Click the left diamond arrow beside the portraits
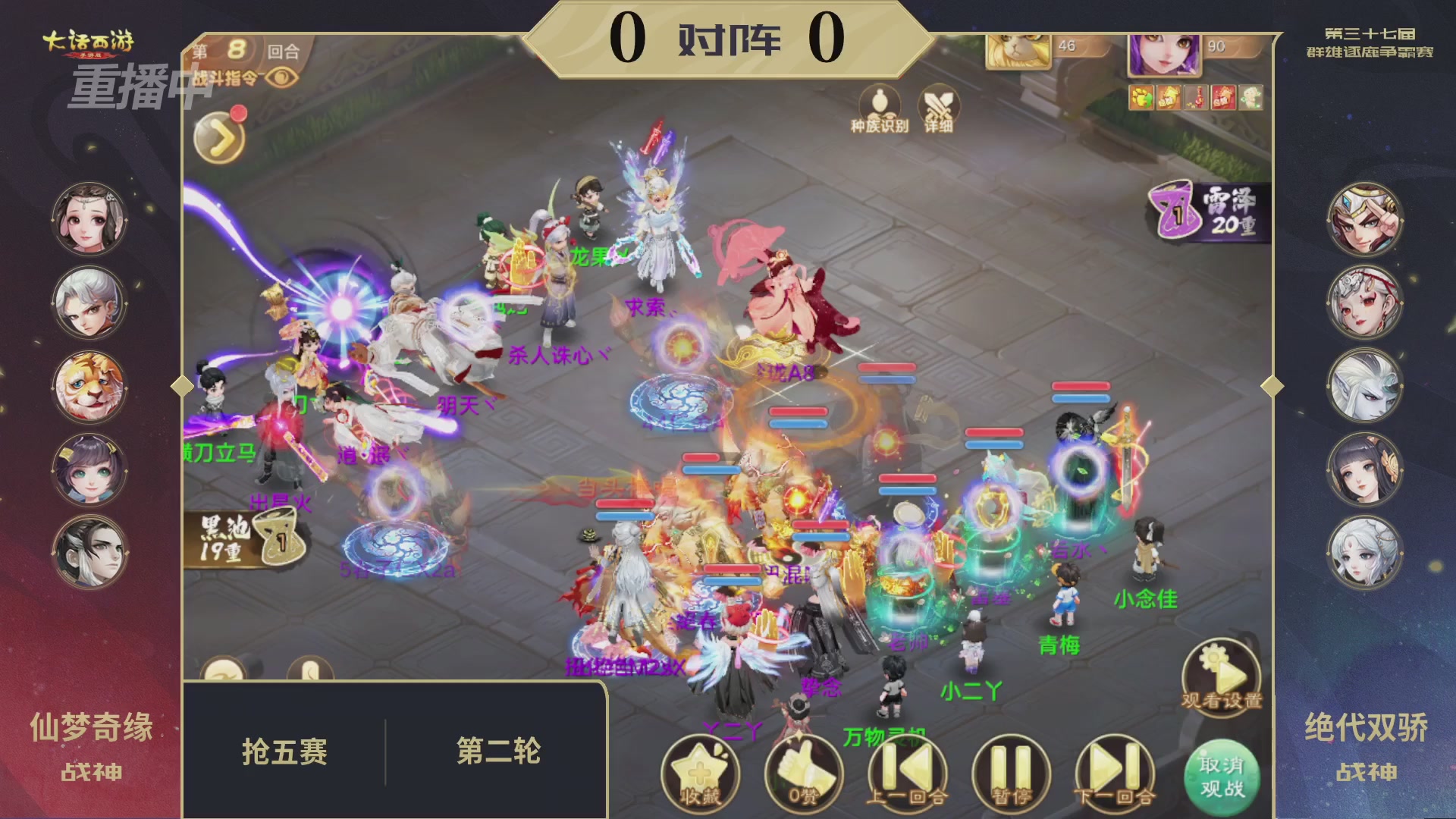This screenshot has height=819, width=1456. (182, 387)
